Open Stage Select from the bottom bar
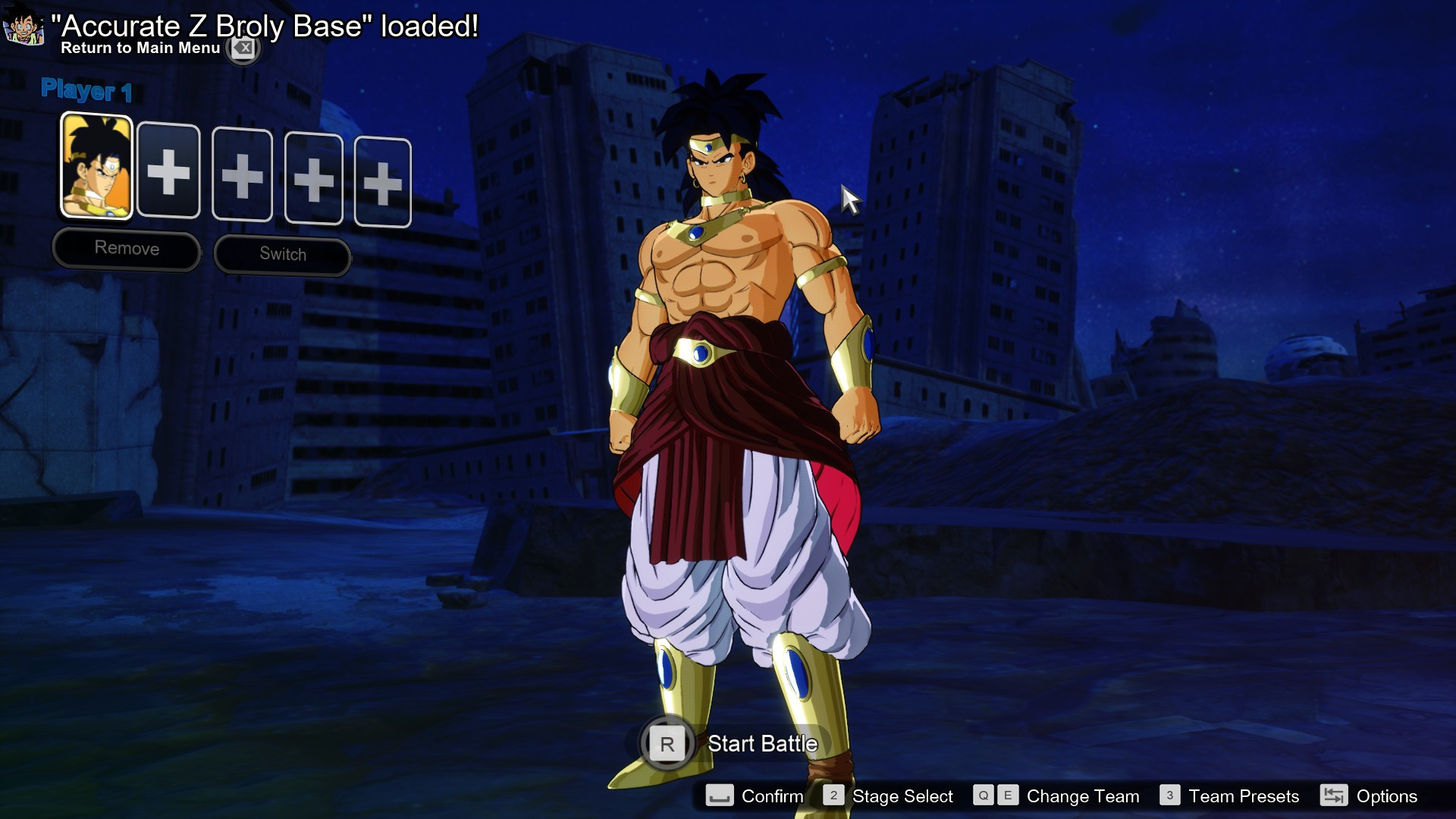The width and height of the screenshot is (1456, 819). tap(902, 796)
